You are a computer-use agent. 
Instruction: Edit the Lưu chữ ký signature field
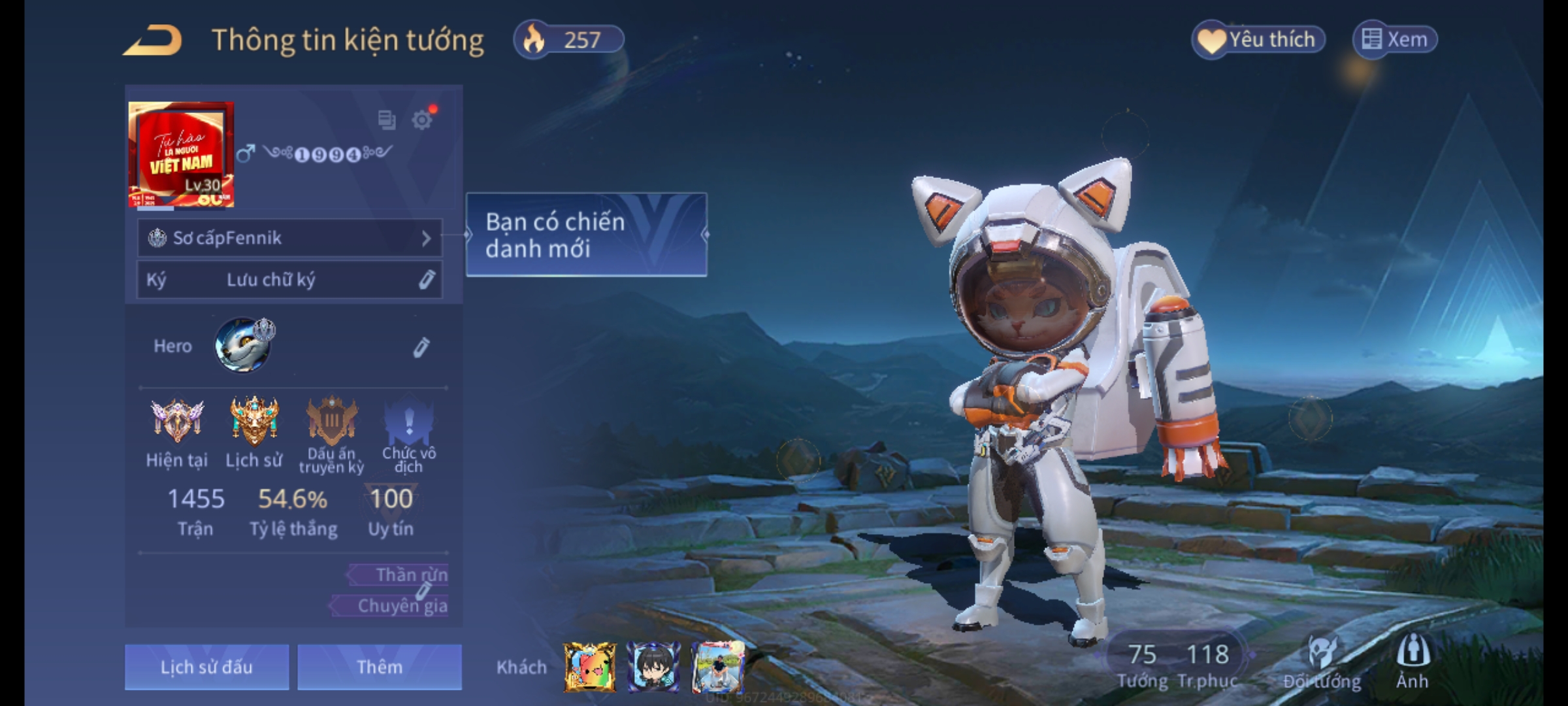(x=426, y=280)
